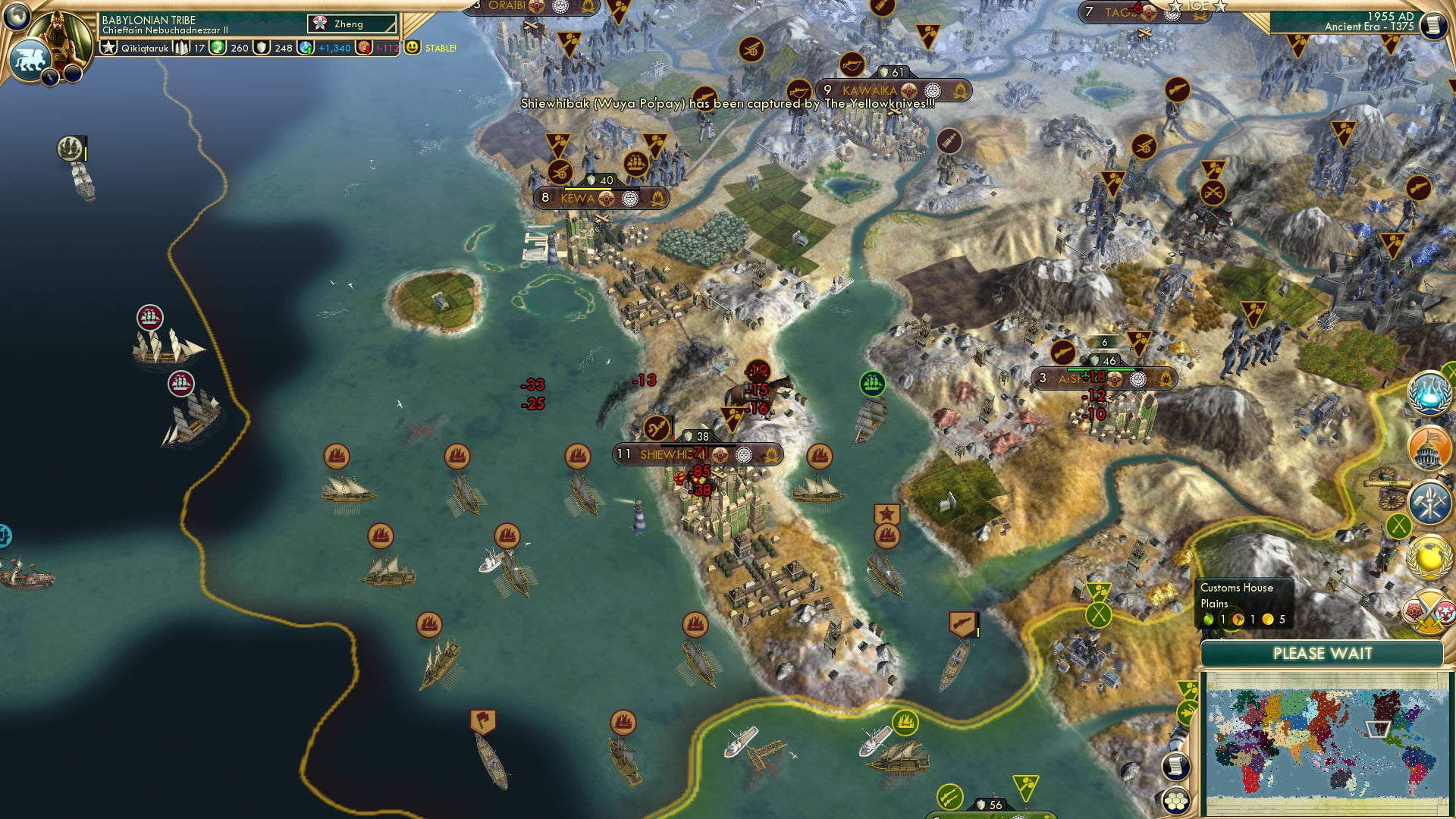Open the scroll menu by the date

coord(1433,25)
